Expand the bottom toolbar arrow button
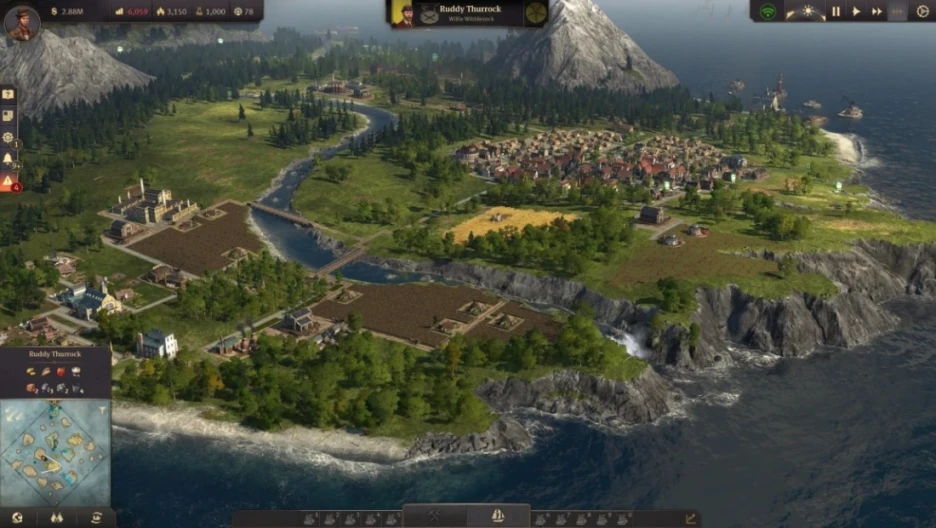 pos(690,518)
